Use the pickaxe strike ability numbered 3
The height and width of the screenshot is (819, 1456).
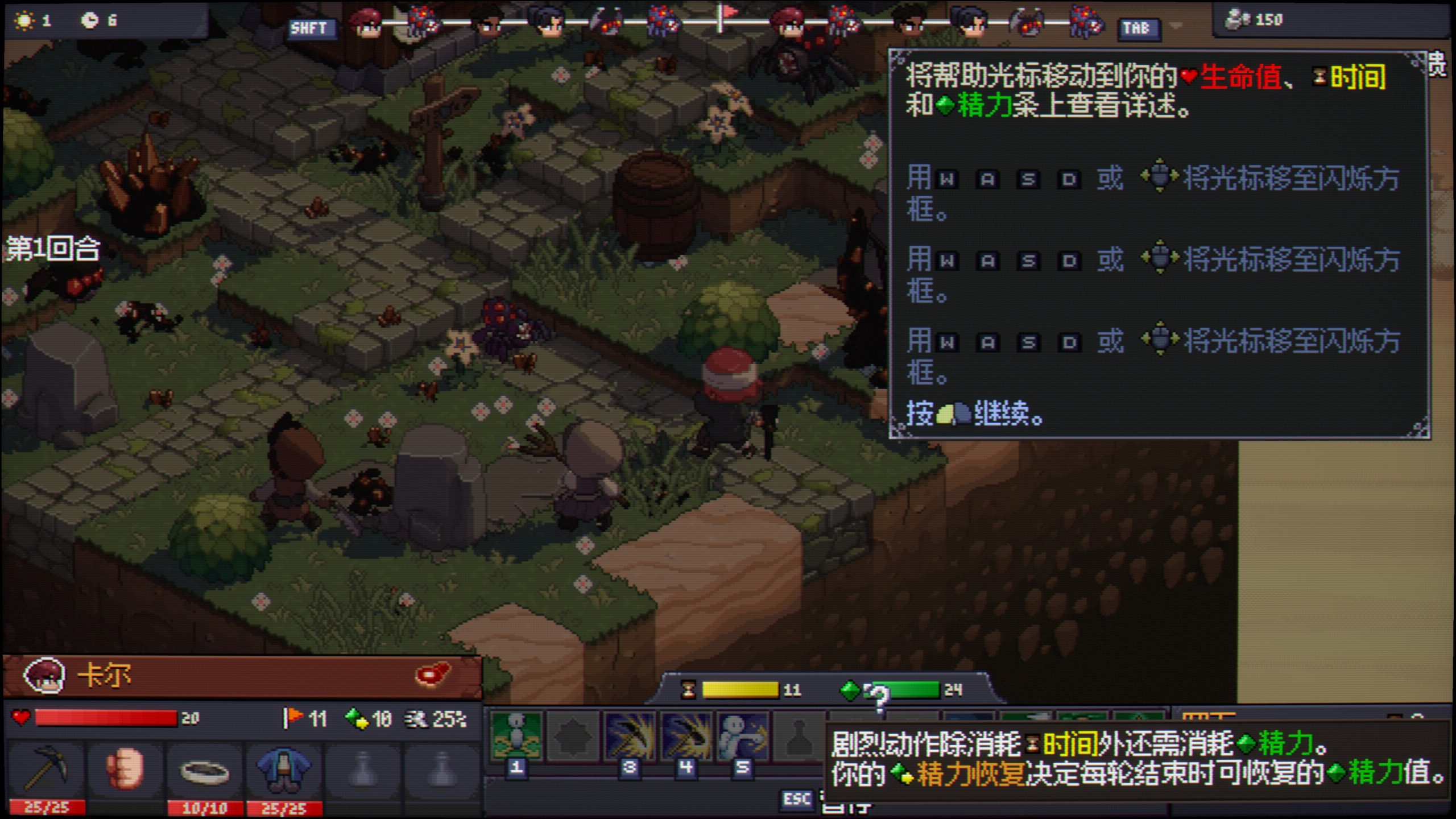click(629, 738)
